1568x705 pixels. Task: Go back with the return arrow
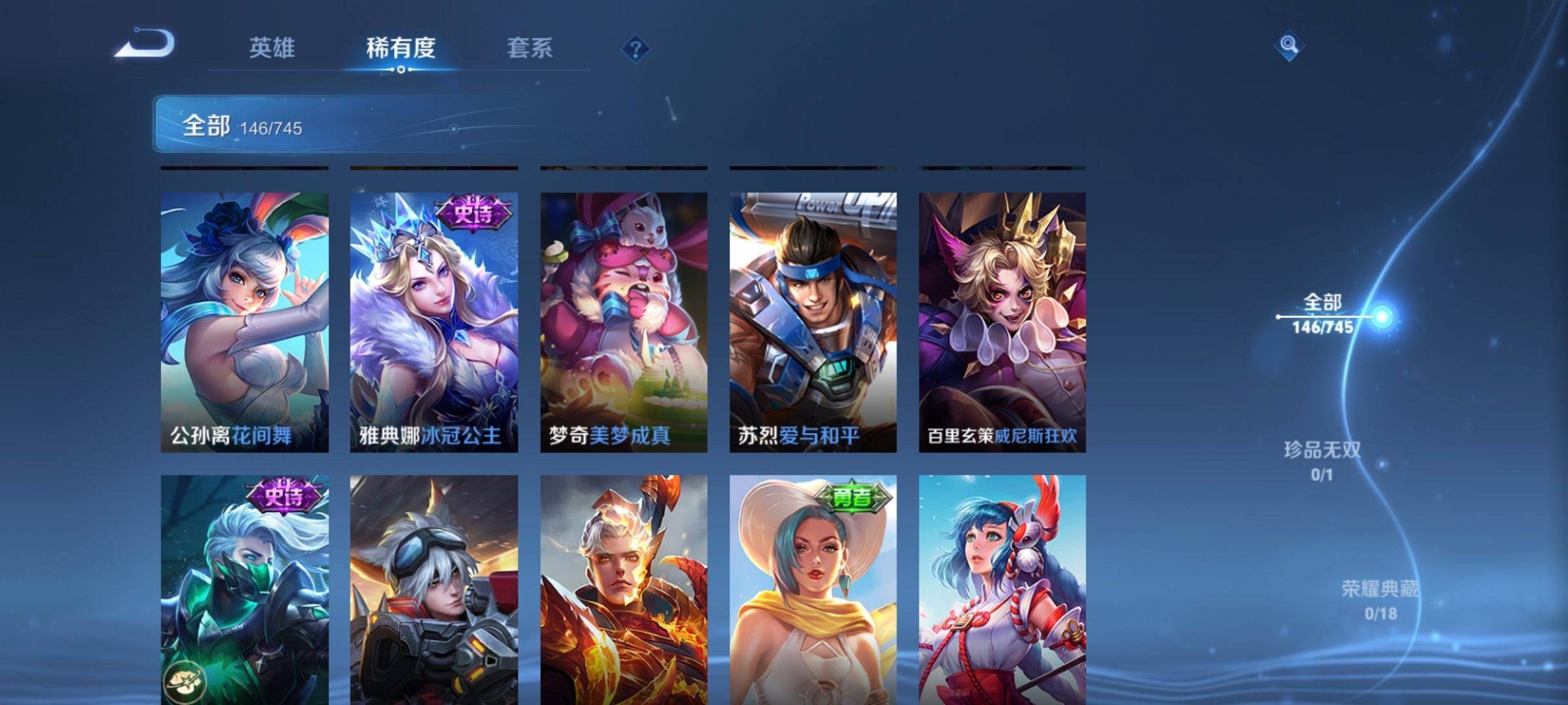(x=146, y=46)
